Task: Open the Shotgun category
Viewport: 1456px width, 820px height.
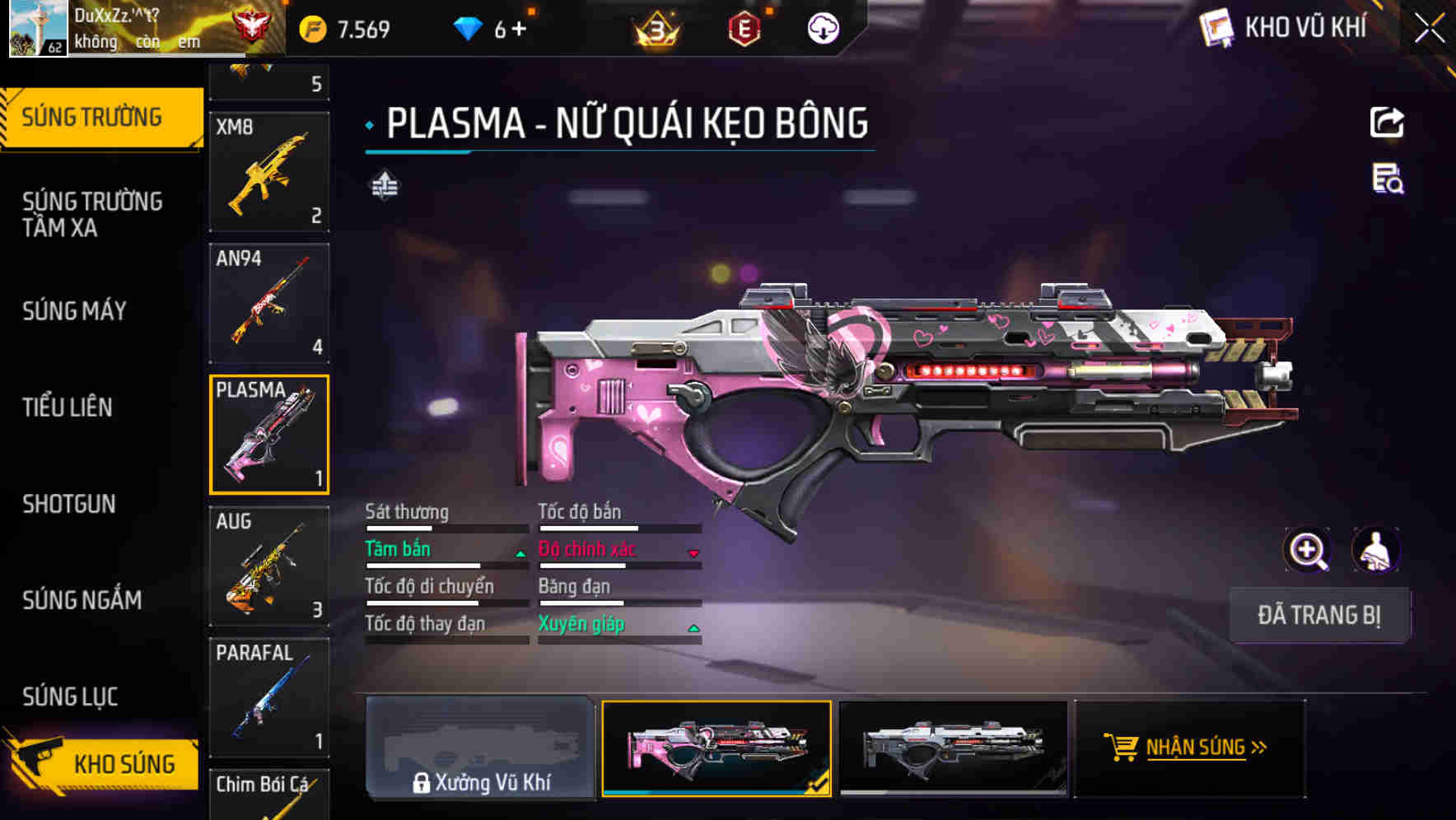Action: (x=69, y=504)
